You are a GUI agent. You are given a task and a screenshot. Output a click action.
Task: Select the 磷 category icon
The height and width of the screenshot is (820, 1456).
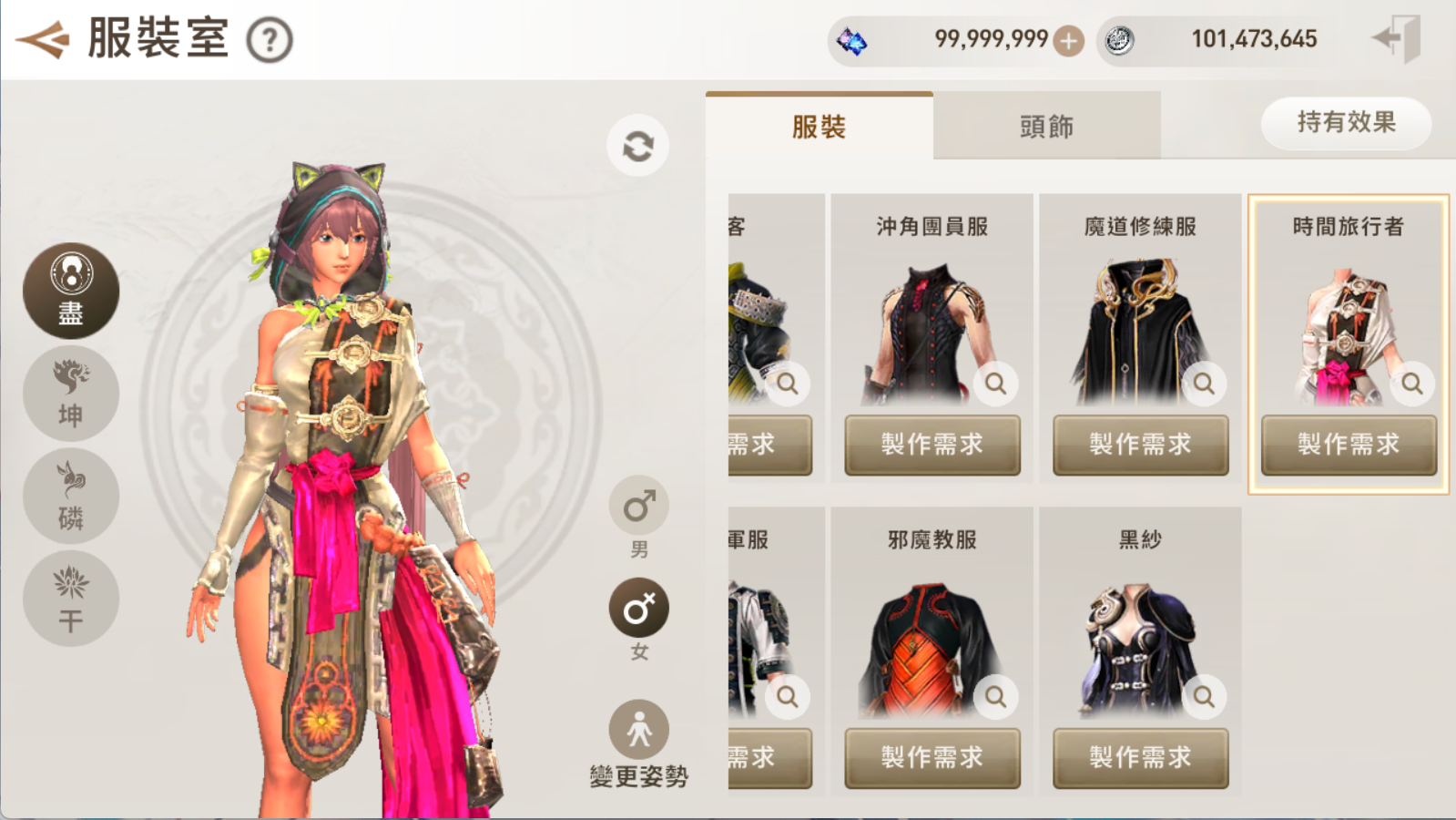pos(71,496)
